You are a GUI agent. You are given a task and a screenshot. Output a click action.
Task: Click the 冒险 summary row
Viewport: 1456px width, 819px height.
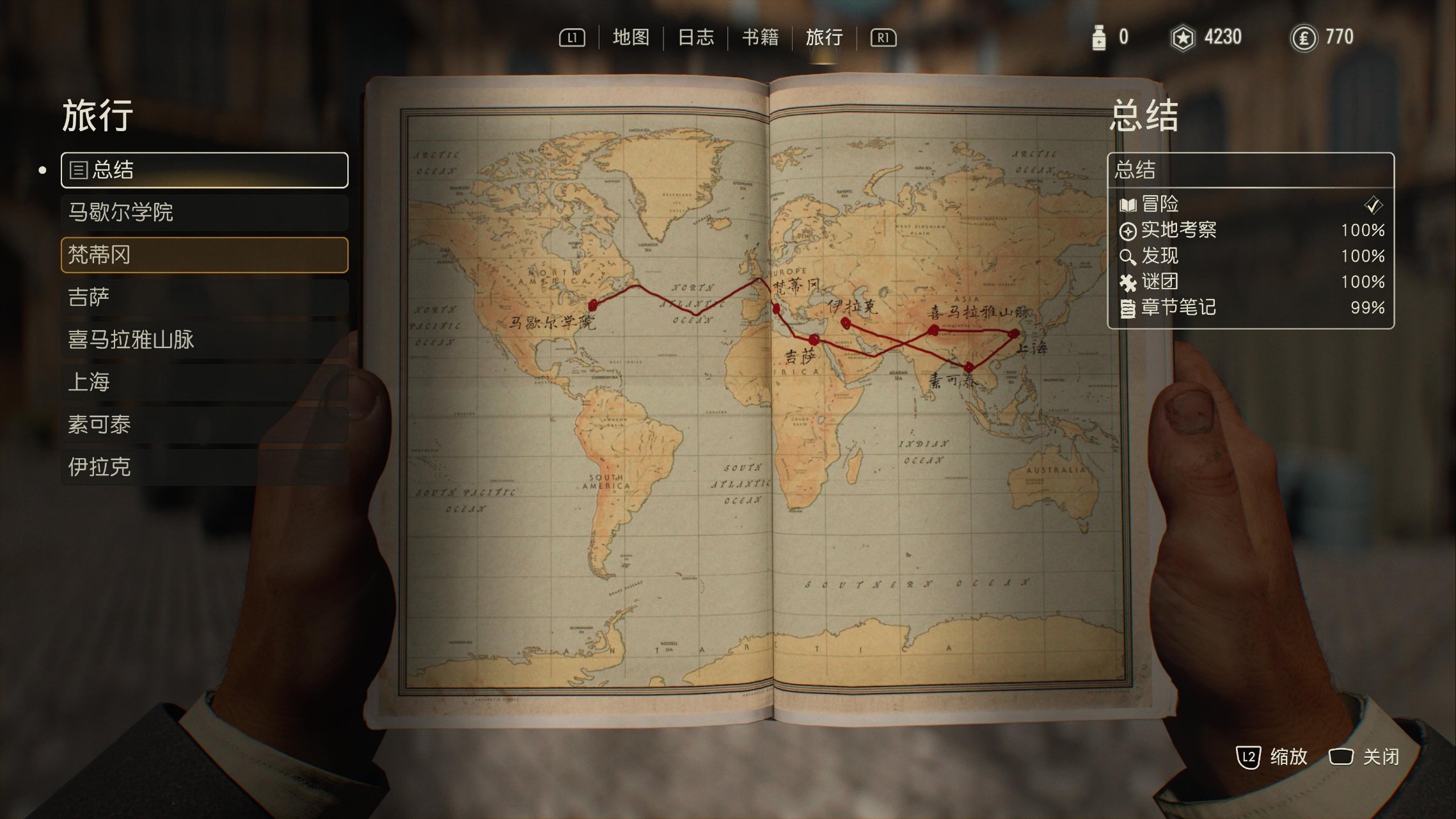(1250, 205)
